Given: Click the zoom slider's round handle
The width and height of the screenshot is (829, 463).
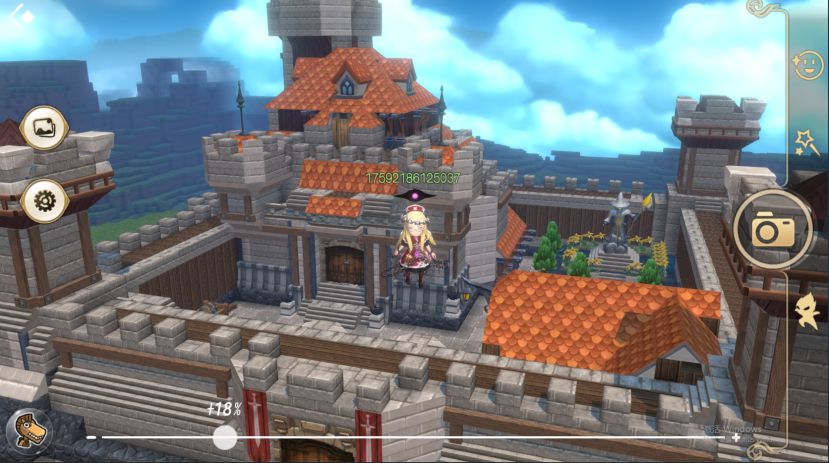Looking at the screenshot, I should click(x=226, y=437).
